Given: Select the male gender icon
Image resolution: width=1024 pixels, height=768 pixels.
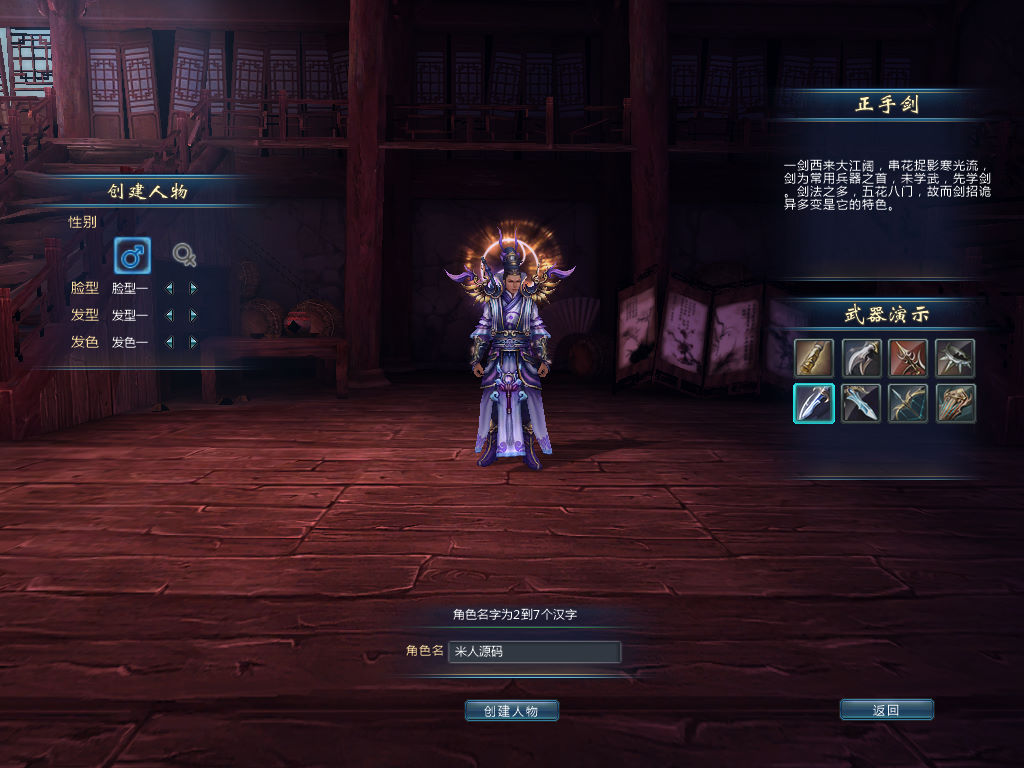Looking at the screenshot, I should coord(132,256).
